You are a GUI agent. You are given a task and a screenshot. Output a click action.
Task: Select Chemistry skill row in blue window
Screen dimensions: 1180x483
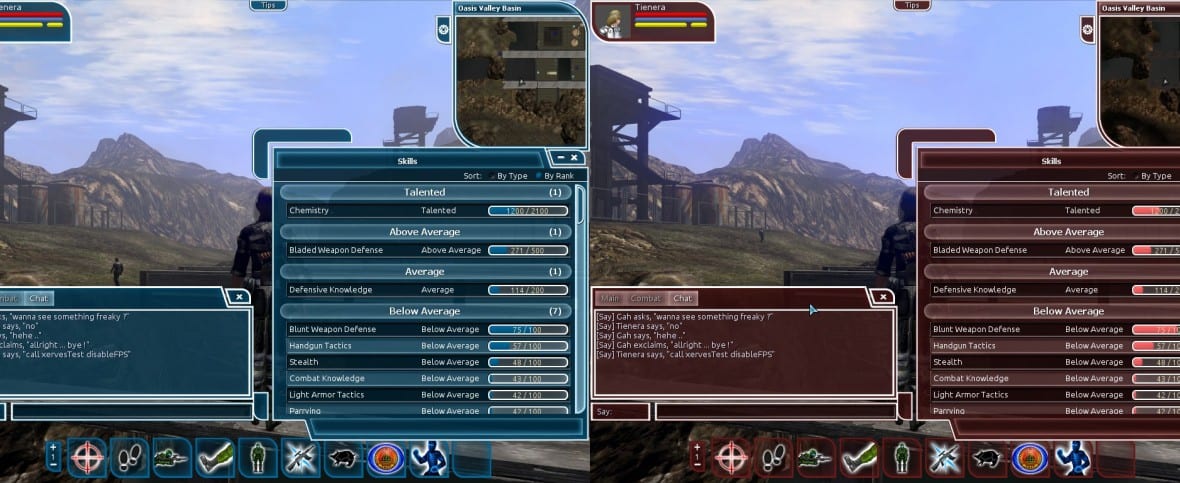click(x=425, y=211)
